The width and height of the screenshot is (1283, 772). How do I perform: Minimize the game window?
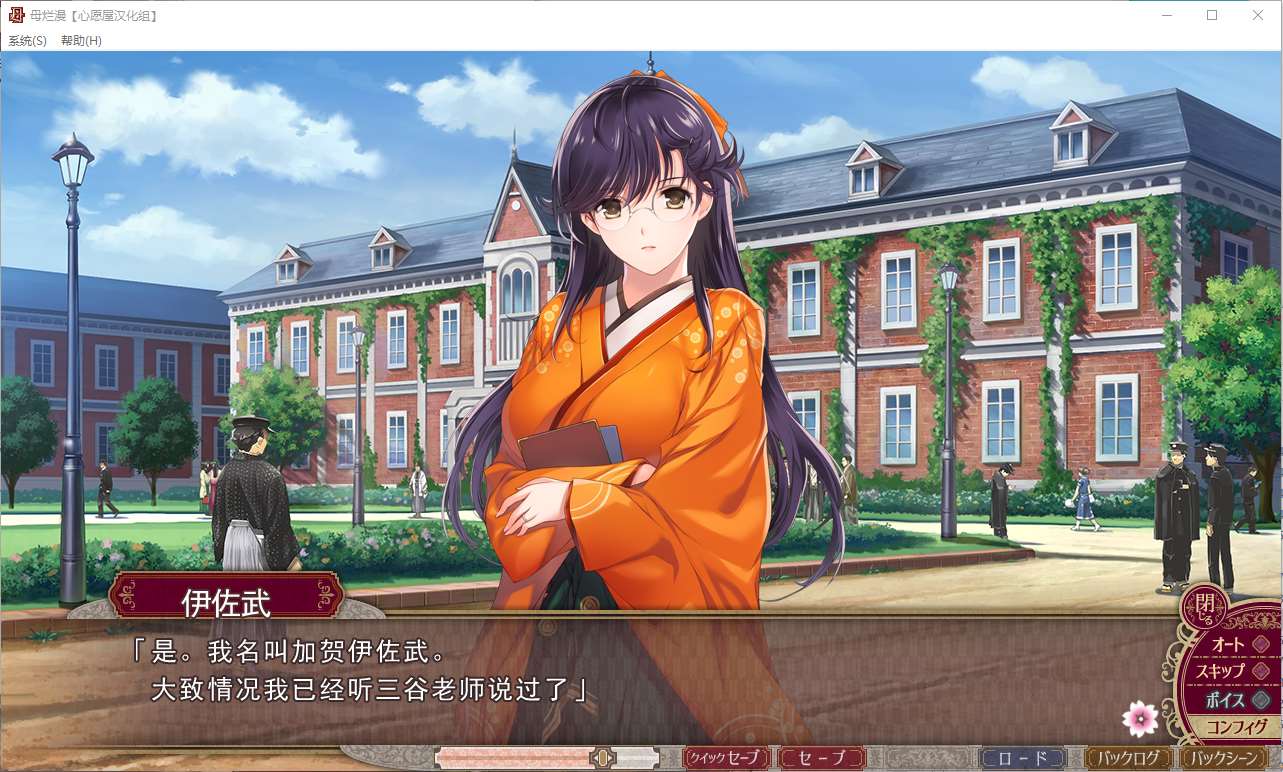coord(1166,15)
